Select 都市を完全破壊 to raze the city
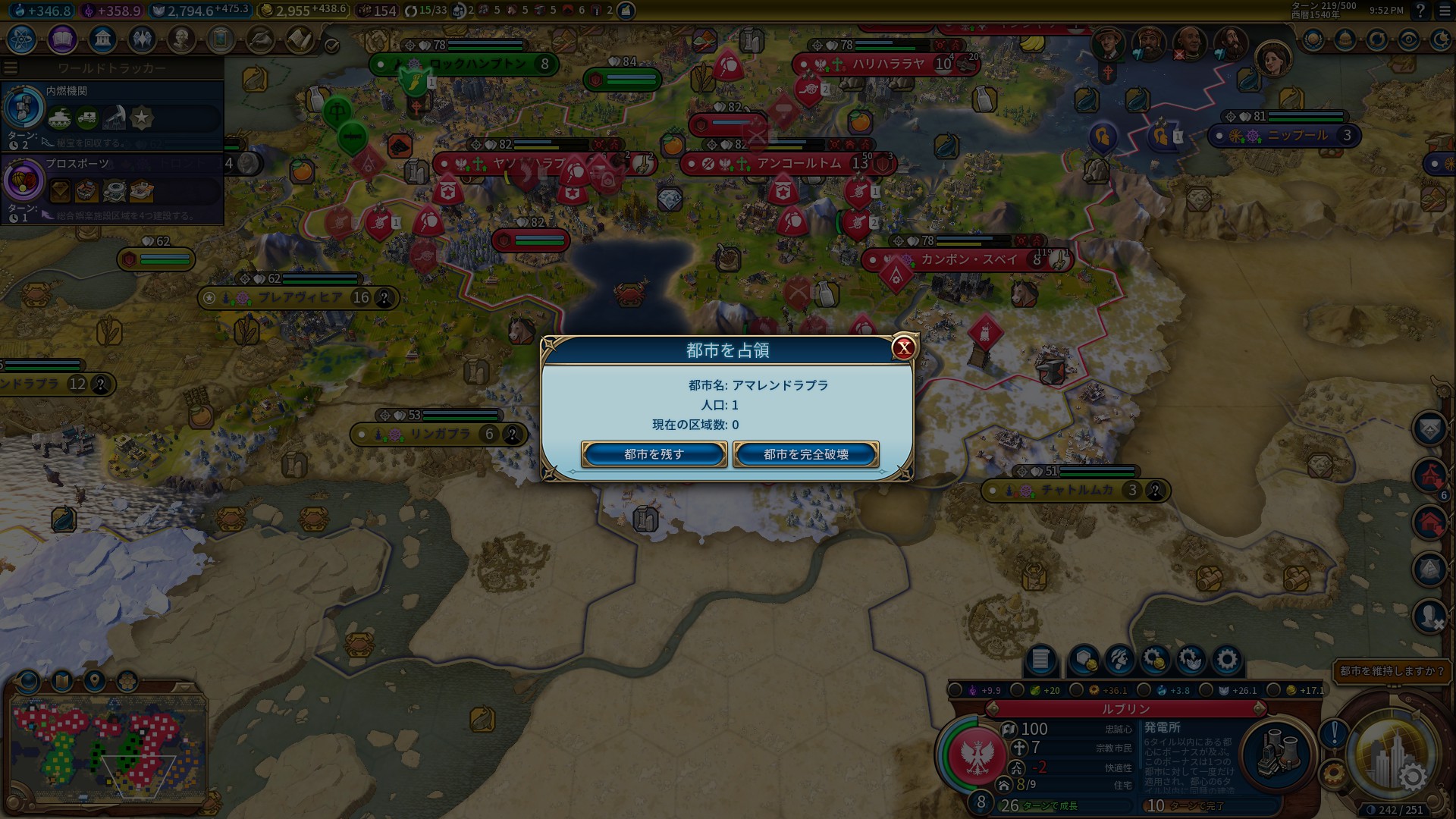This screenshot has width=1456, height=819. (805, 454)
